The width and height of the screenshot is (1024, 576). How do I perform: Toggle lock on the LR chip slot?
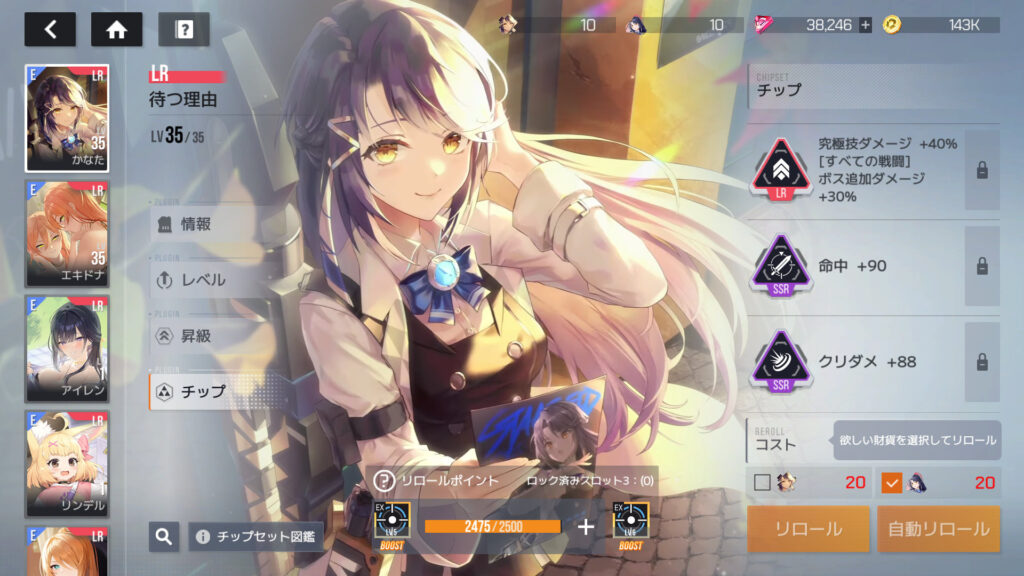(982, 170)
